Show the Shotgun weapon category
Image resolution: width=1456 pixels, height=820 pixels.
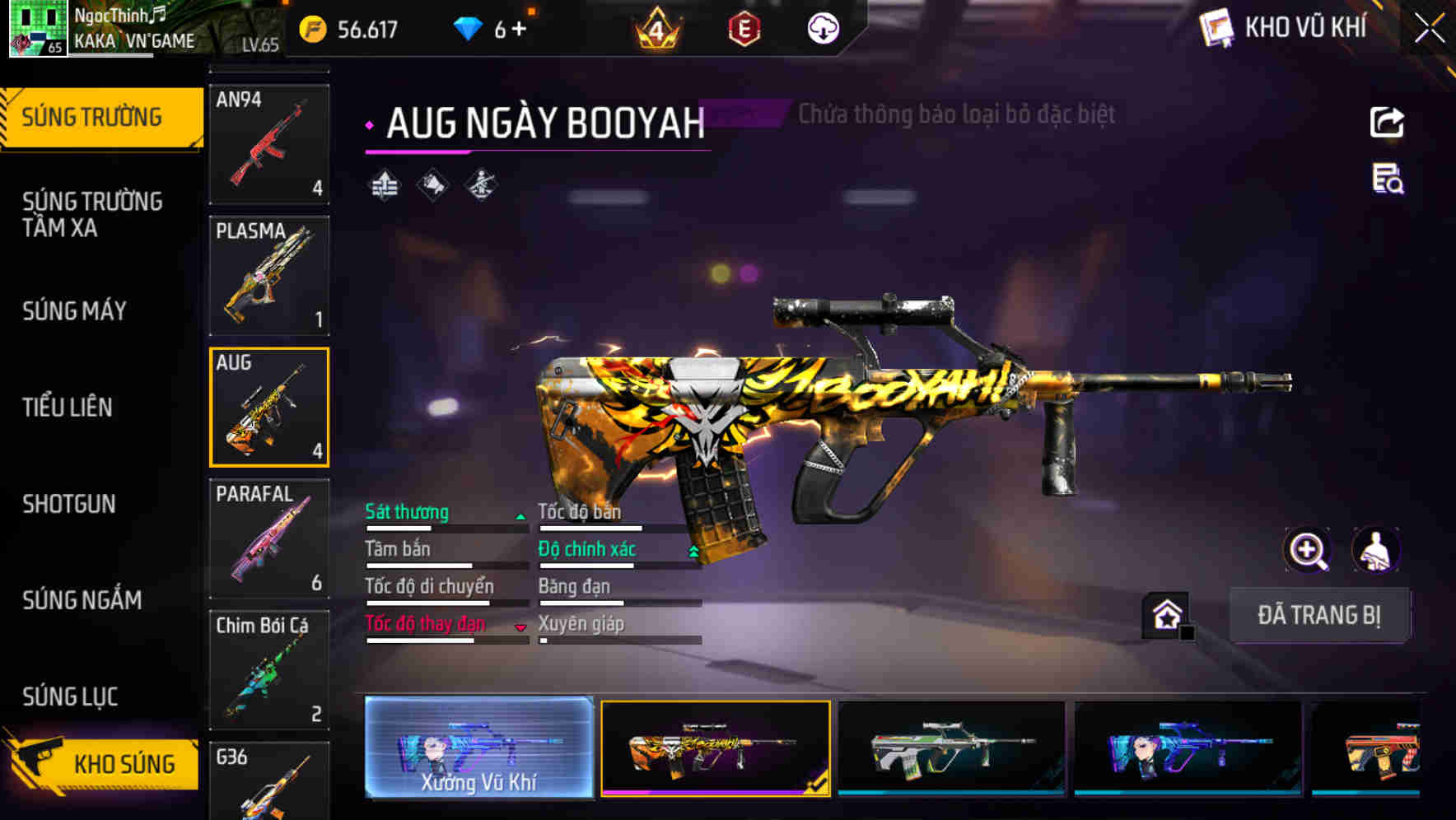point(69,504)
